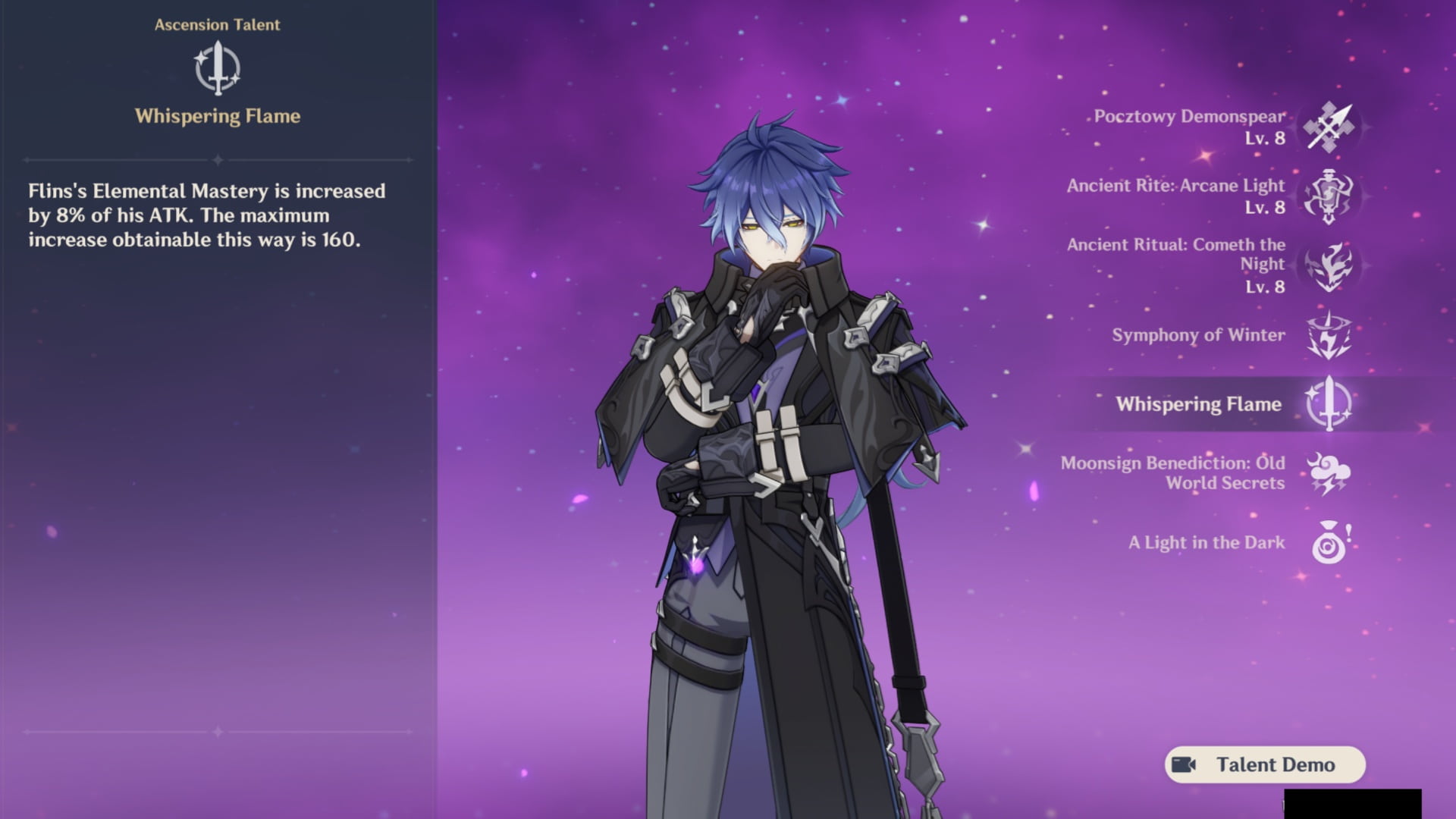Show Moonsign Benediction: Old World Secrets
The height and width of the screenshot is (819, 1456).
(x=1329, y=473)
